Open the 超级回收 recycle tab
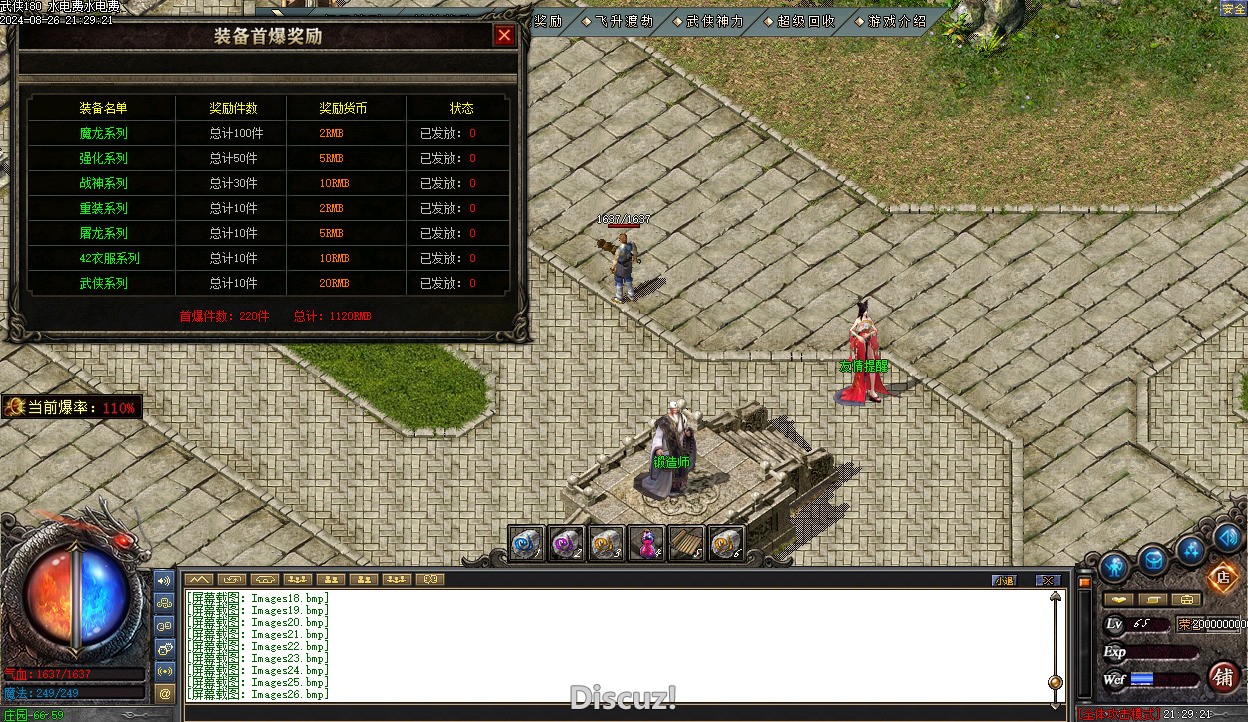The height and width of the screenshot is (722, 1248). pos(806,21)
